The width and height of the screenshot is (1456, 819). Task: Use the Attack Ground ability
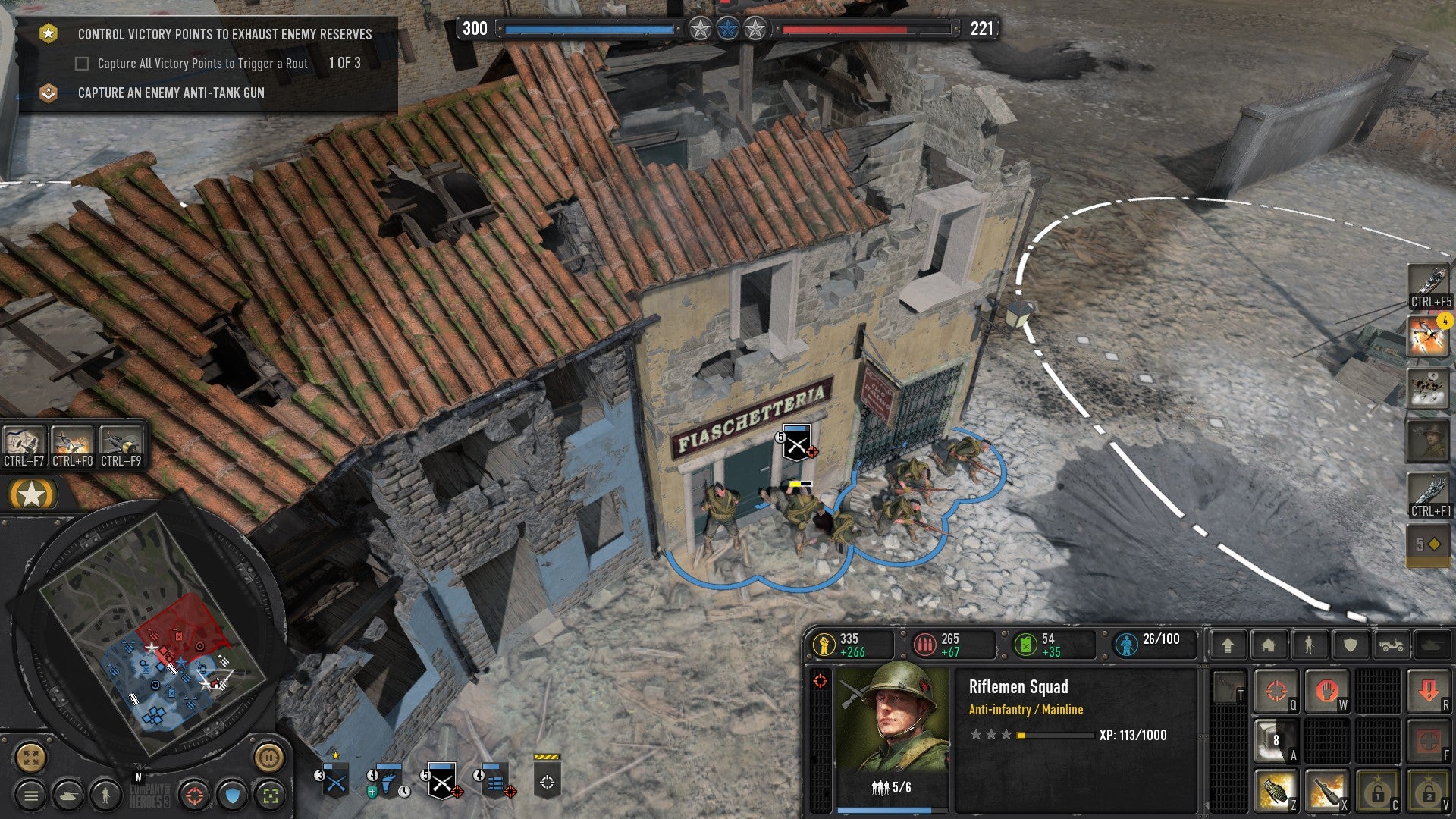(x=1276, y=692)
